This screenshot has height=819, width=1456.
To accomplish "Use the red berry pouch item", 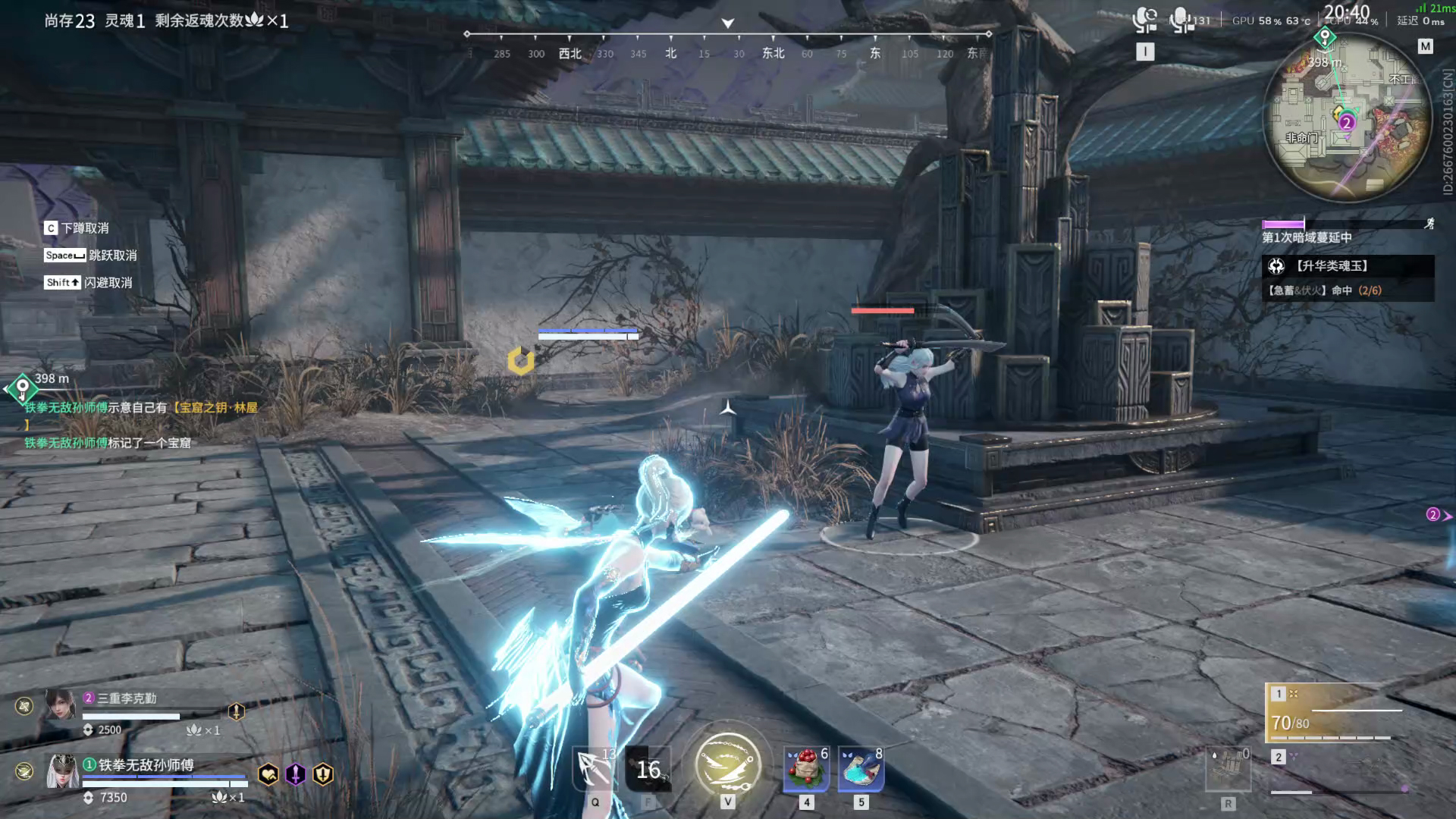I will pos(806,769).
